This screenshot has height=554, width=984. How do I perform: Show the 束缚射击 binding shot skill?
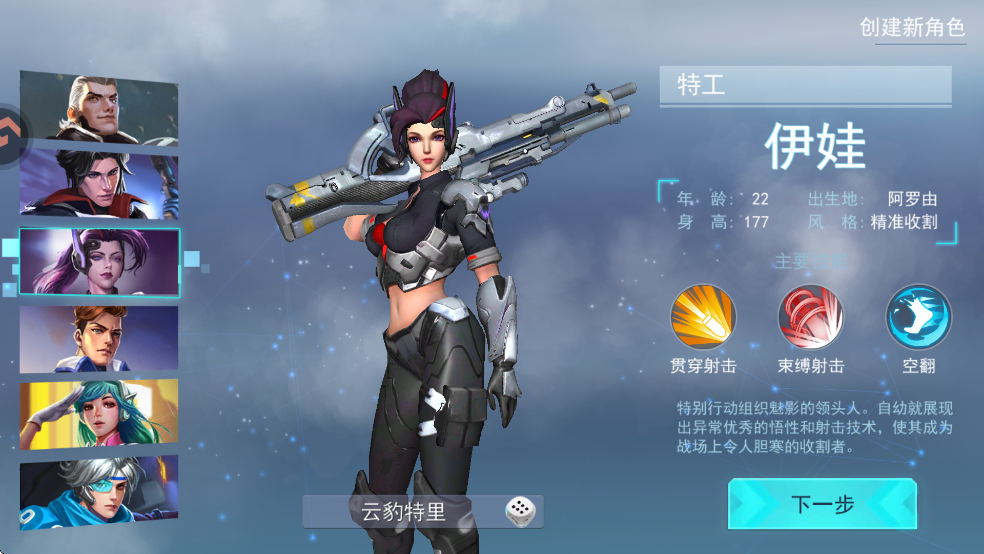coord(810,318)
